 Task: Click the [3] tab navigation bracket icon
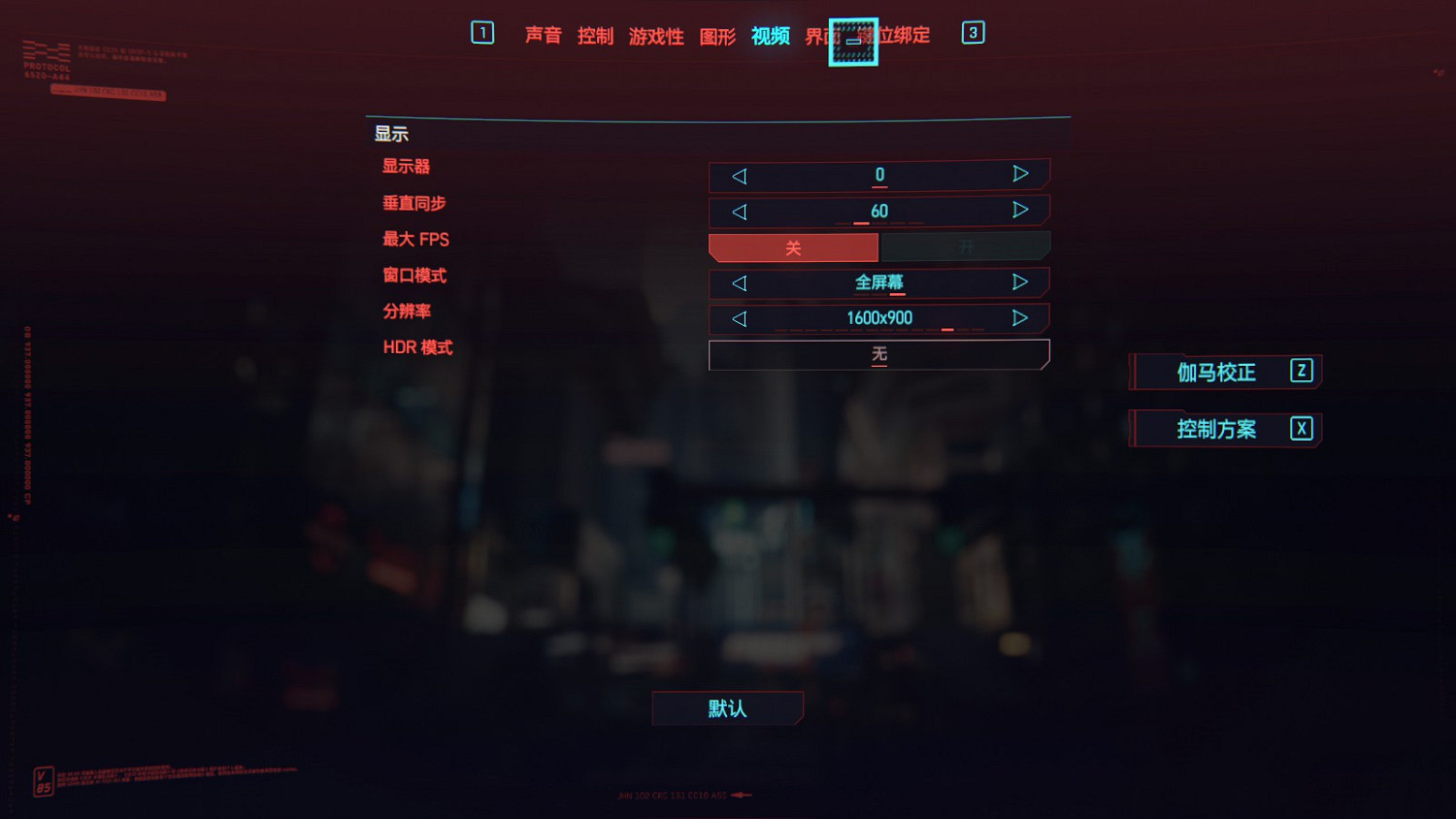tap(972, 32)
